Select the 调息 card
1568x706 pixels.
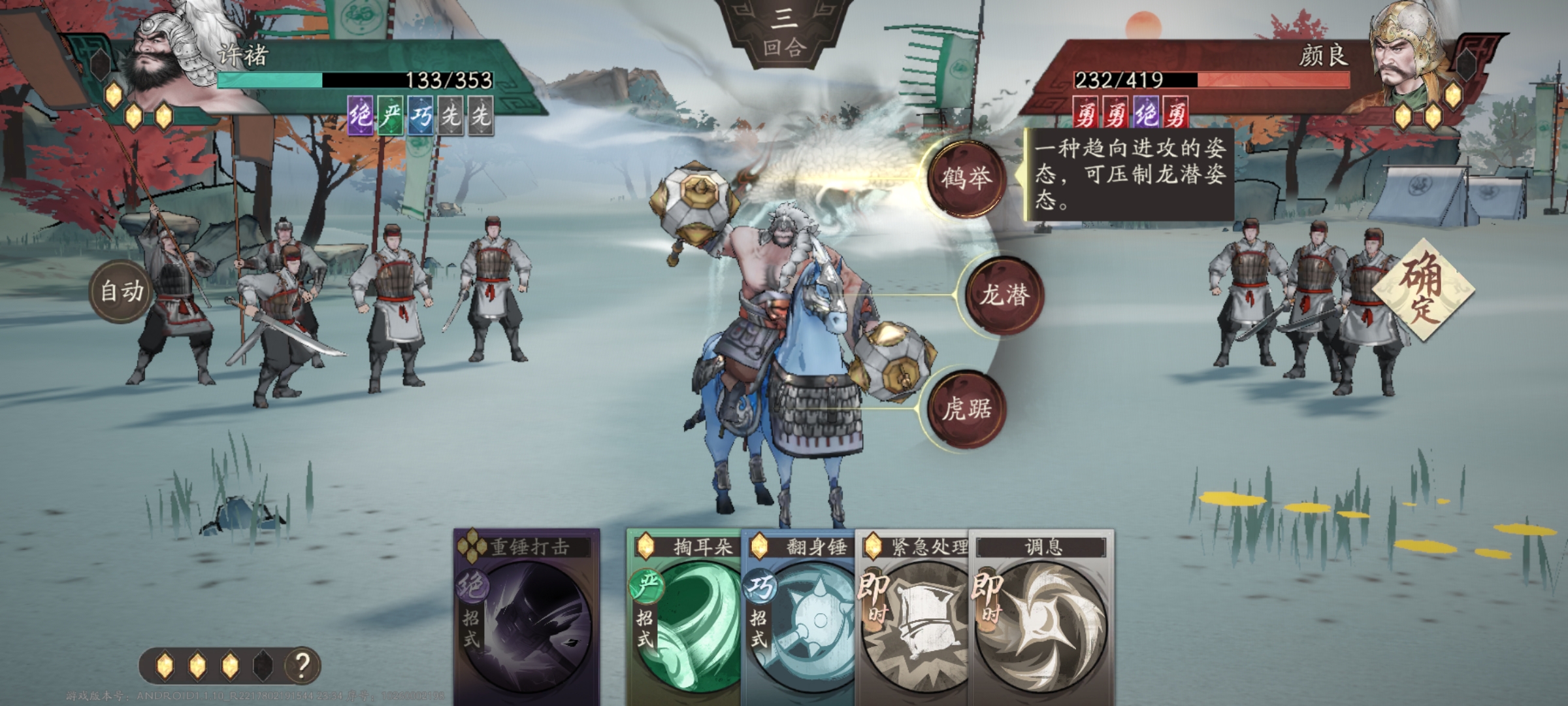1042,614
